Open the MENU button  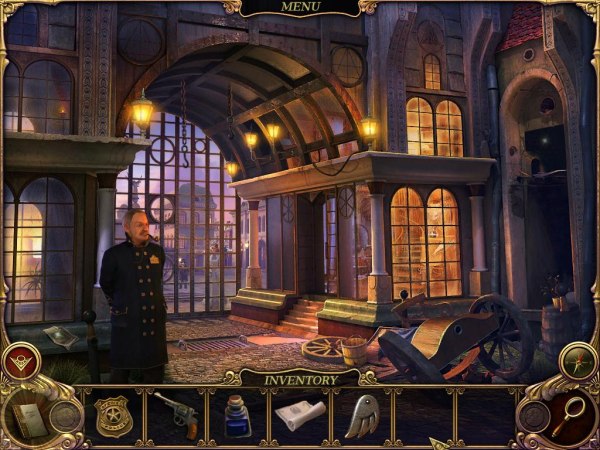tap(300, 8)
